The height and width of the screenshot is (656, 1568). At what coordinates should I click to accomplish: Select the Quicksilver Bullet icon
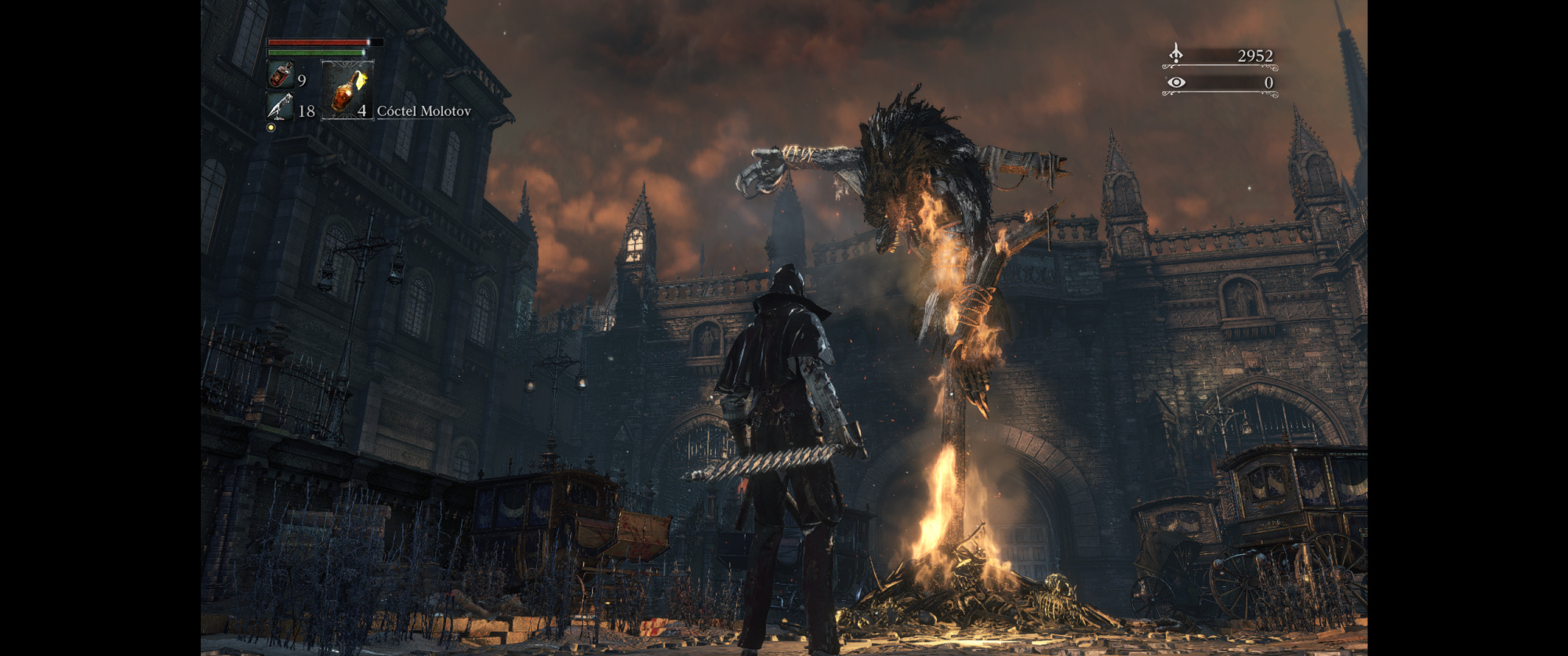pos(280,107)
